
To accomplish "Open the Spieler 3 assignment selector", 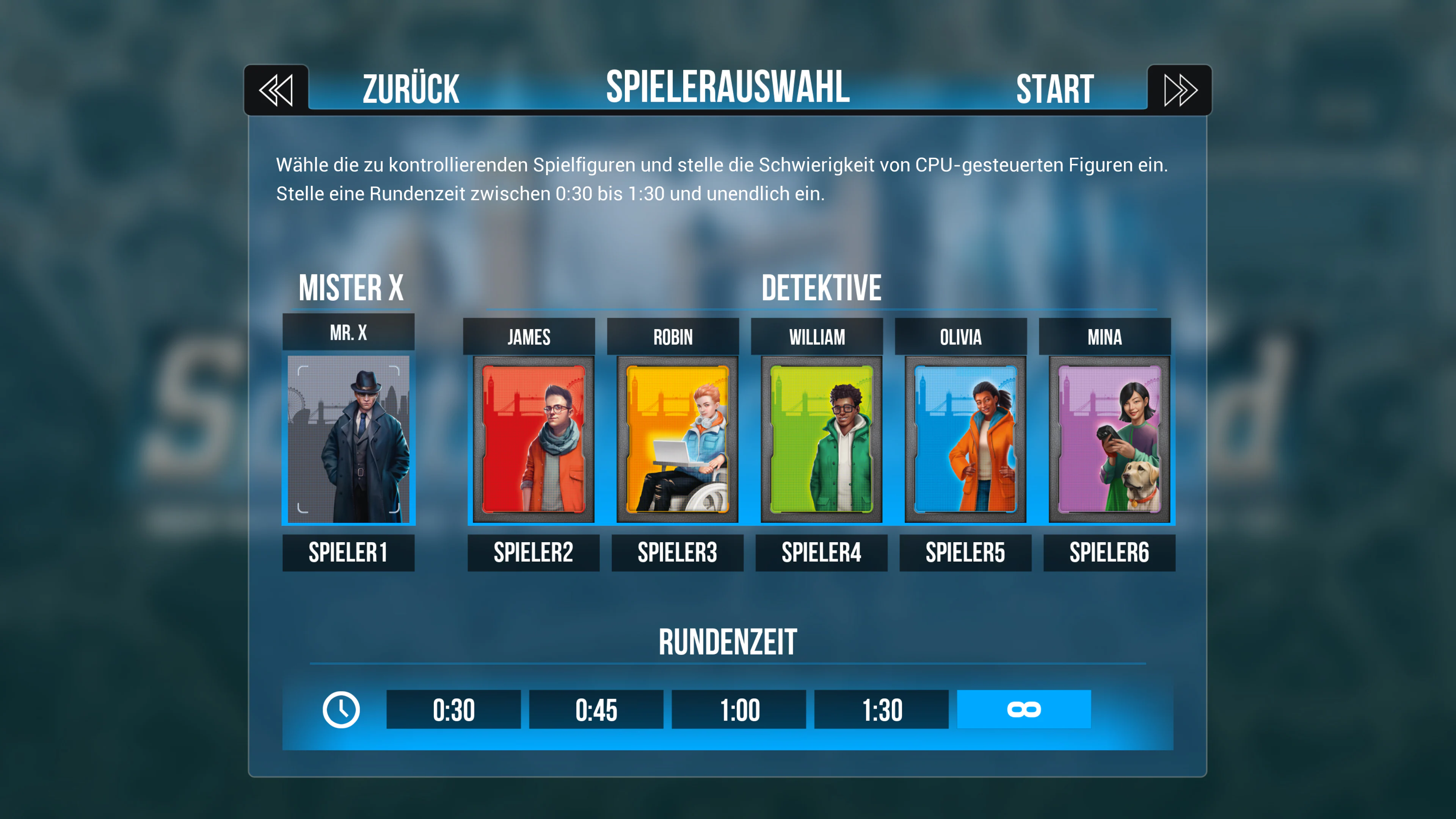I will click(677, 552).
